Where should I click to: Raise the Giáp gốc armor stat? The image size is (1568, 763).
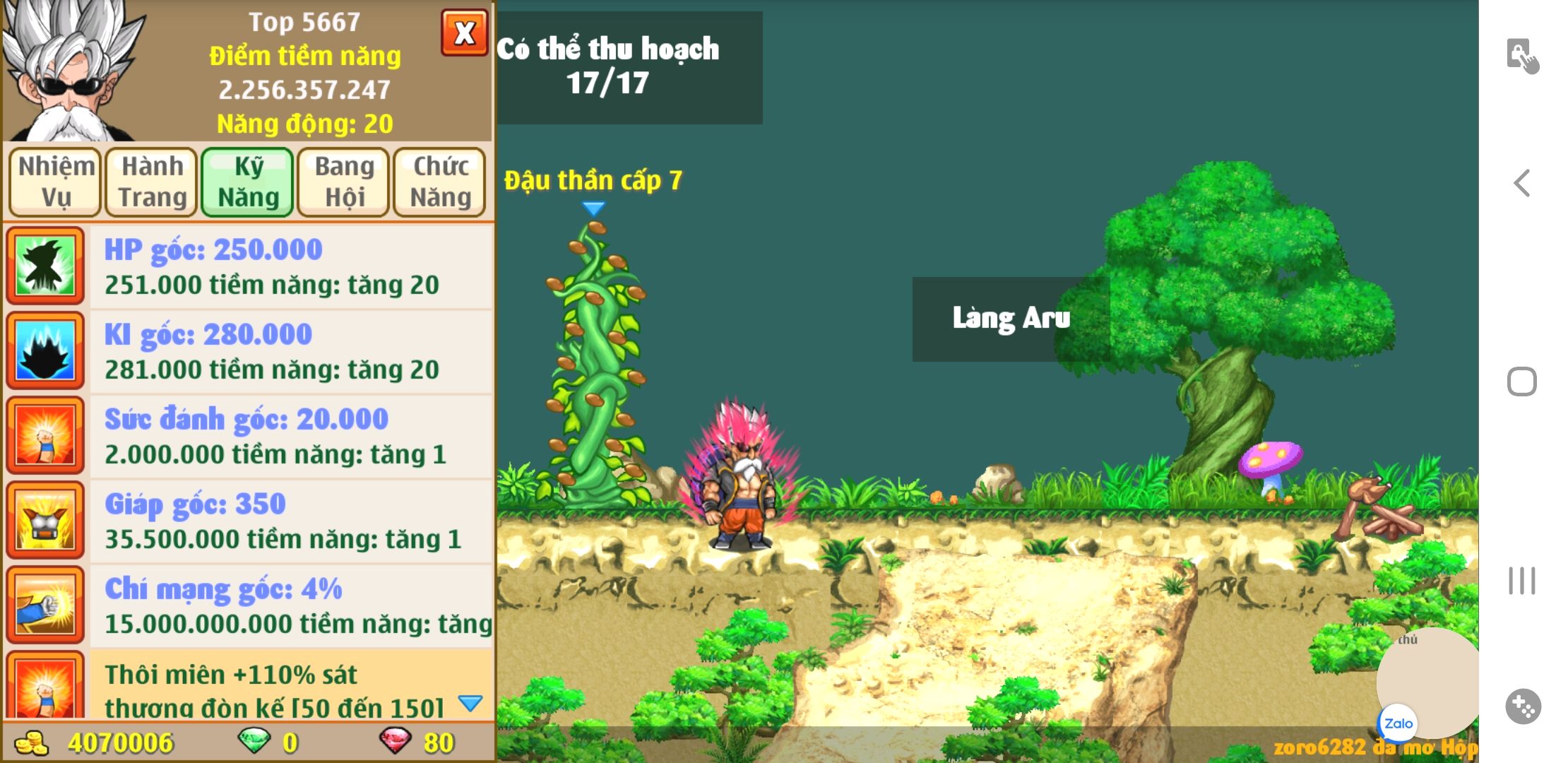[291, 521]
